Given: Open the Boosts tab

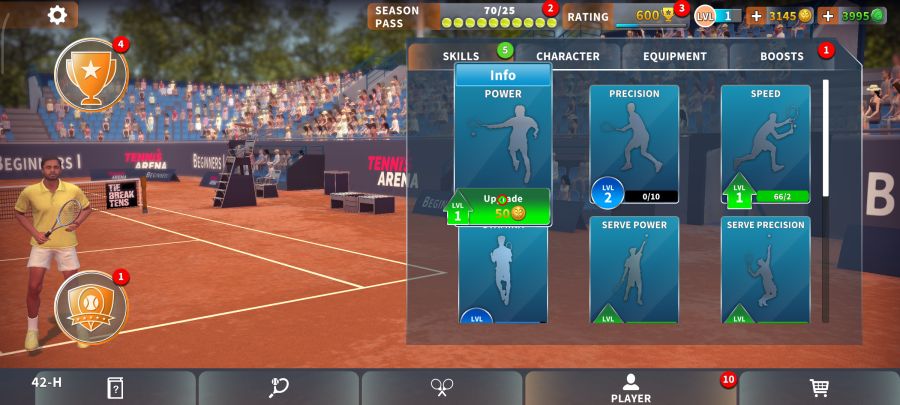Looking at the screenshot, I should 781,56.
